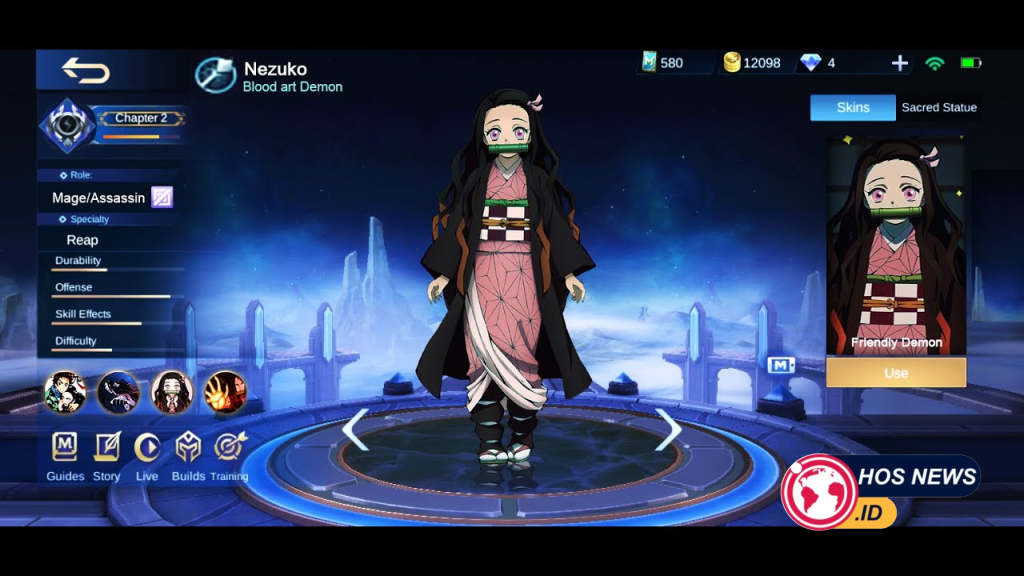Add diamonds with the plus button
This screenshot has height=576, width=1024.
tap(900, 63)
